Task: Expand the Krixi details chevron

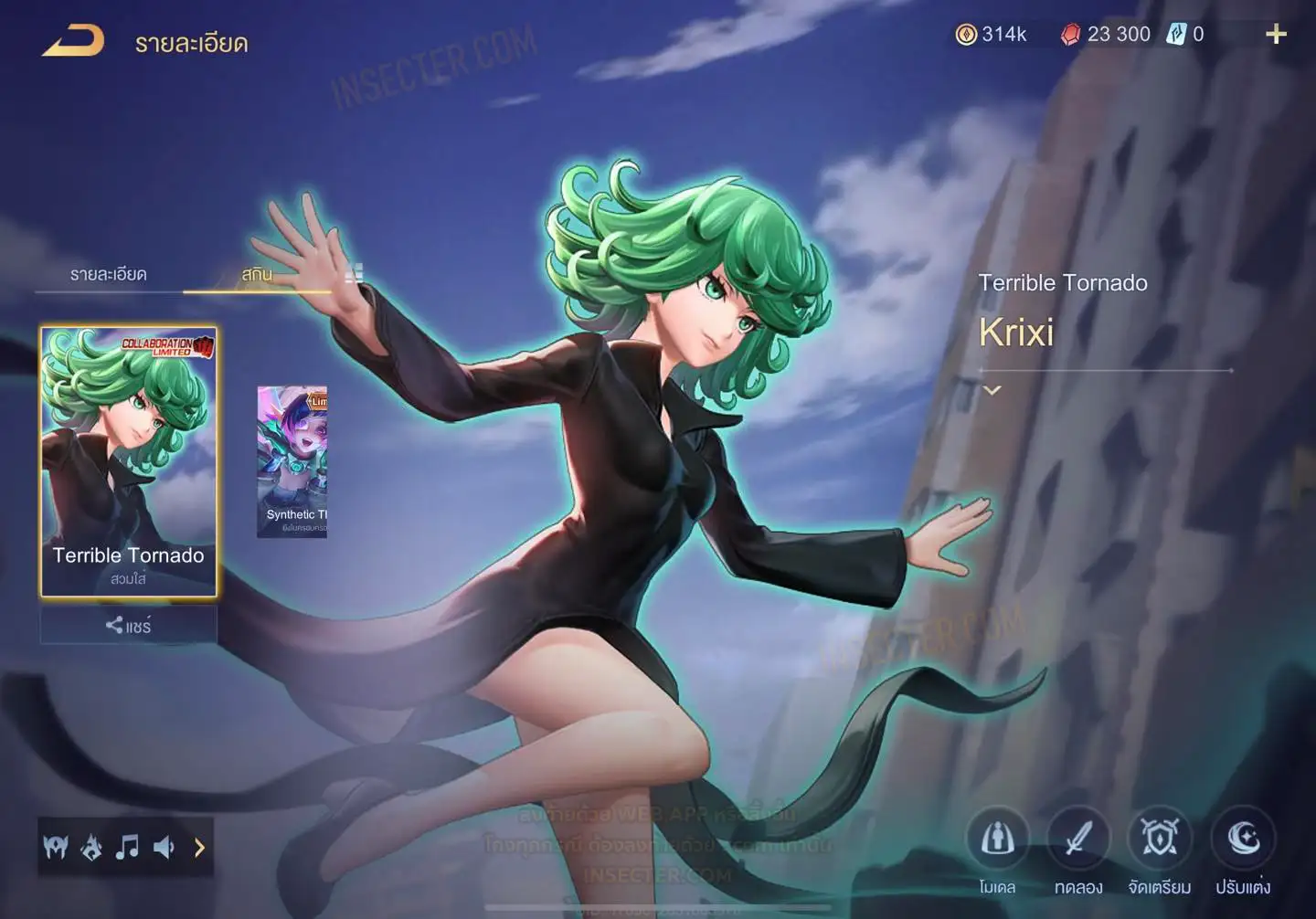Action: [x=992, y=390]
